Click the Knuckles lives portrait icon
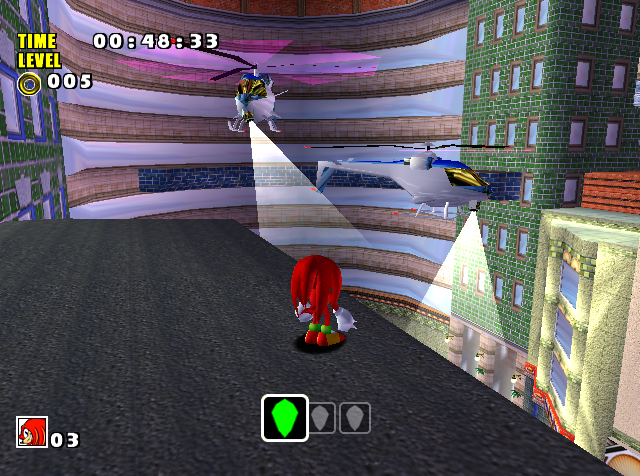Screen dimensions: 640x476 pos(31,432)
